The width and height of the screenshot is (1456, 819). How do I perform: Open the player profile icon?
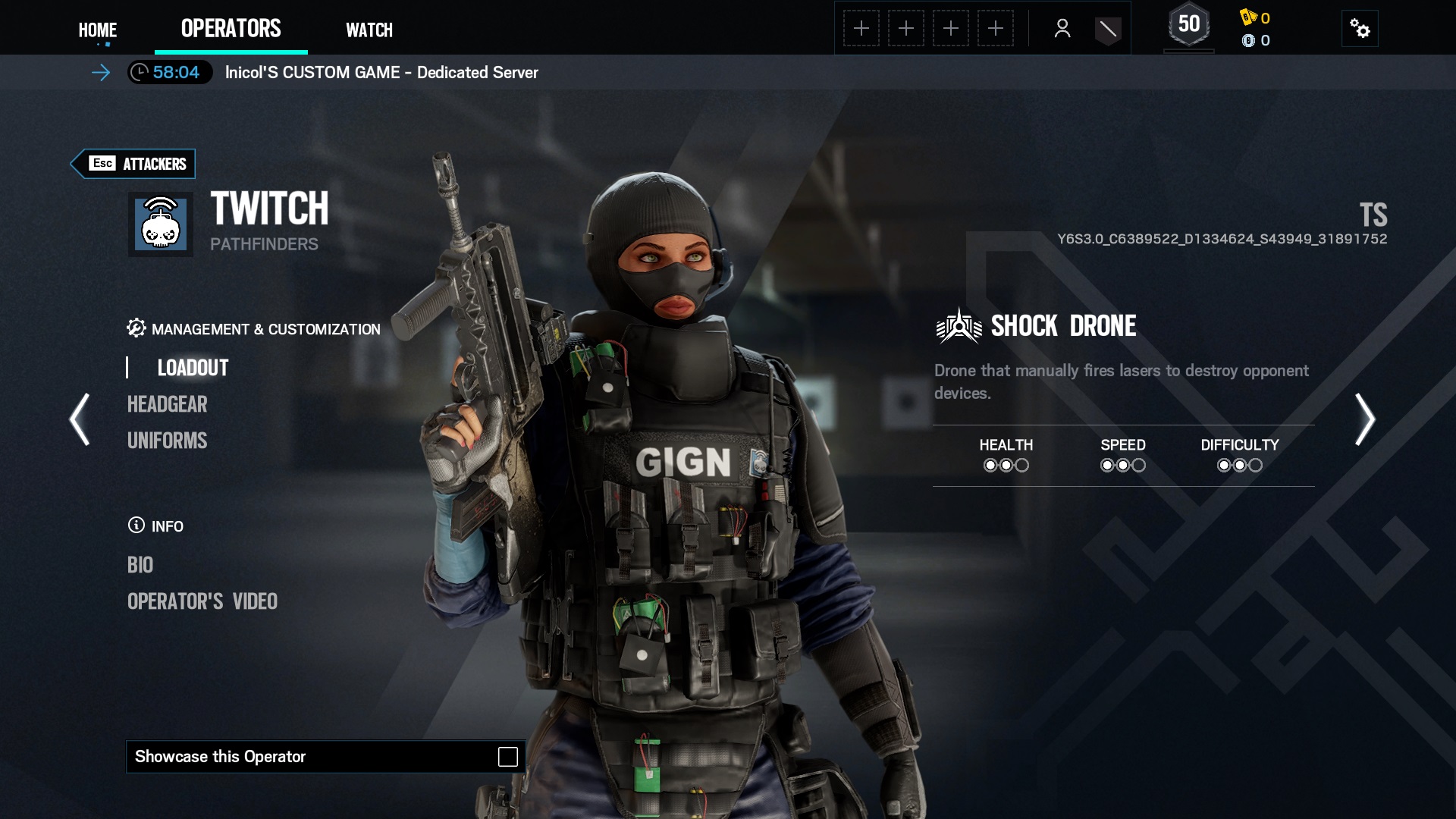[x=1062, y=29]
